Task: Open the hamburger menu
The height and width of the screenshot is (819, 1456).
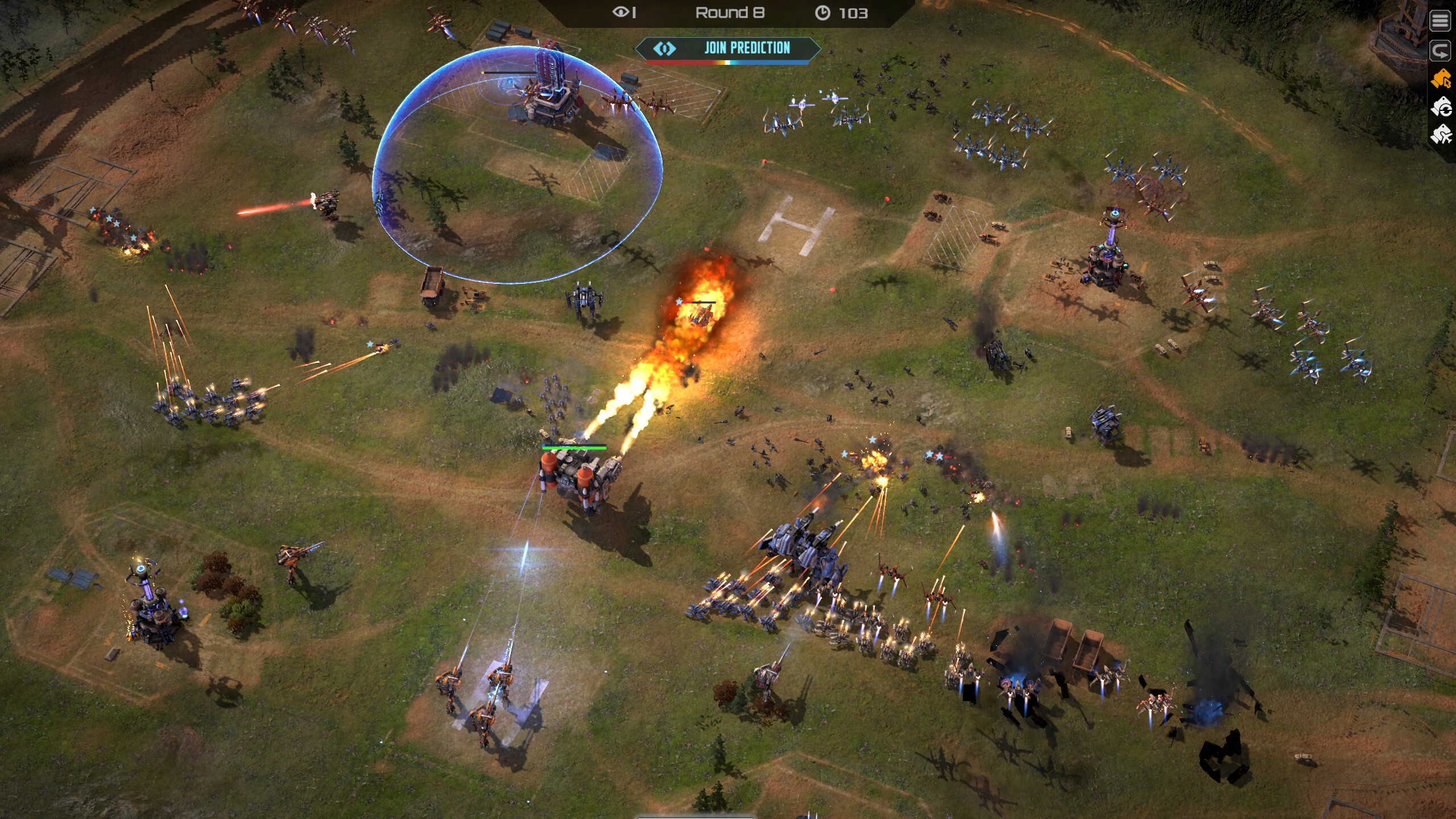Action: (1441, 21)
